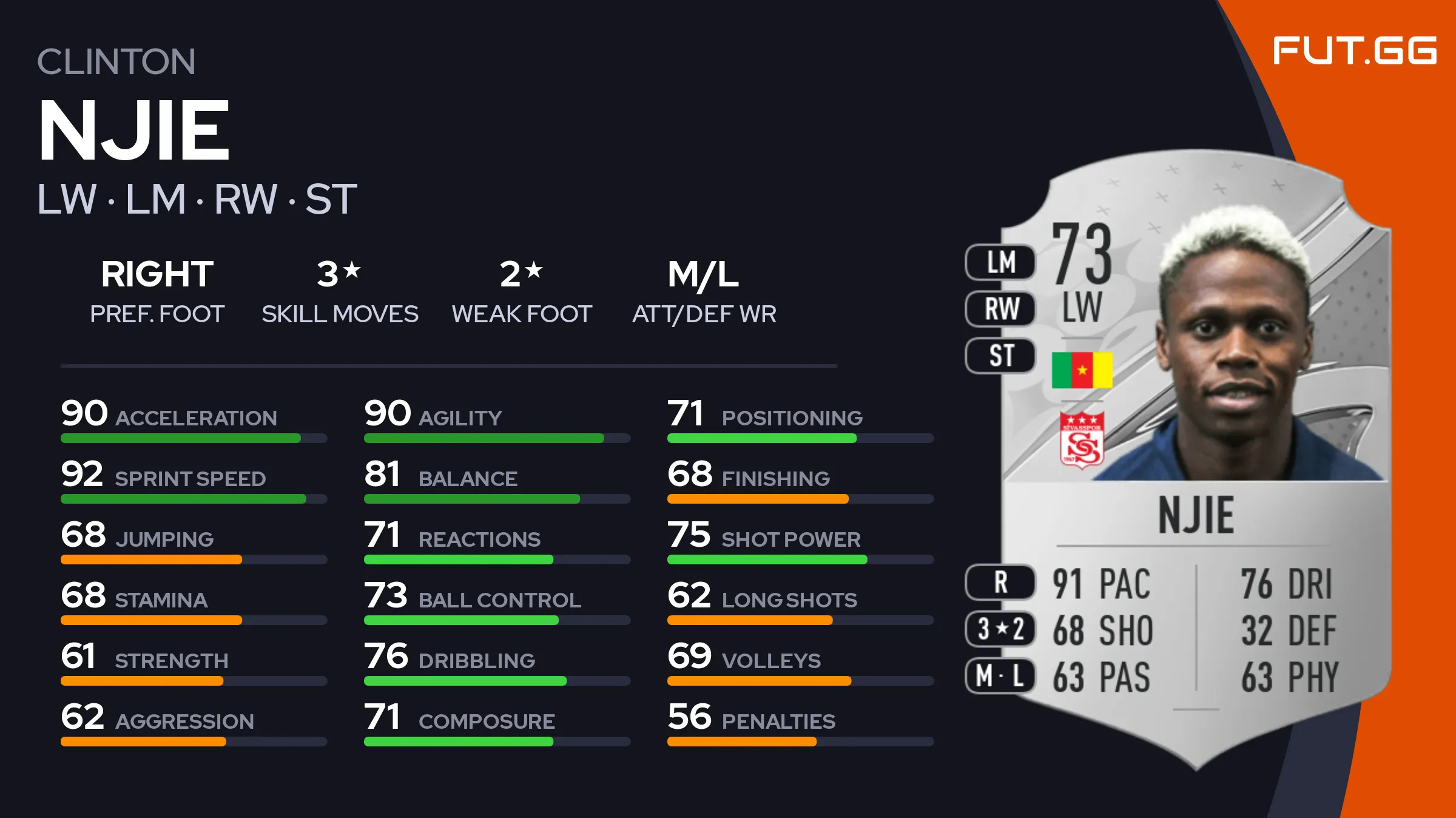Screen dimensions: 1456x818
Task: Choose the LM alternate position badge
Action: [1000, 263]
